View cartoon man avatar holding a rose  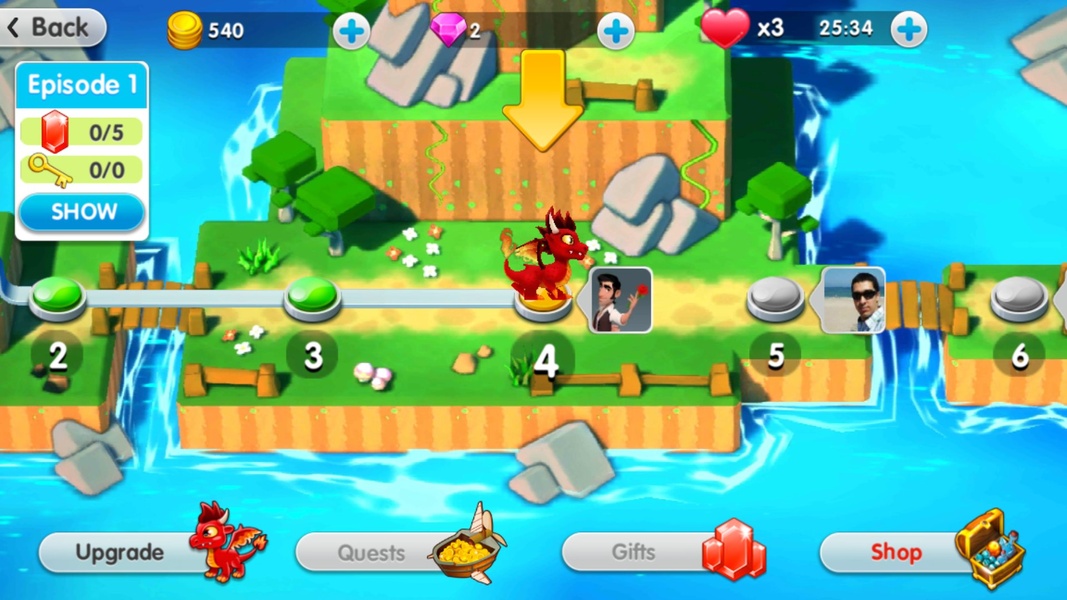tap(620, 300)
